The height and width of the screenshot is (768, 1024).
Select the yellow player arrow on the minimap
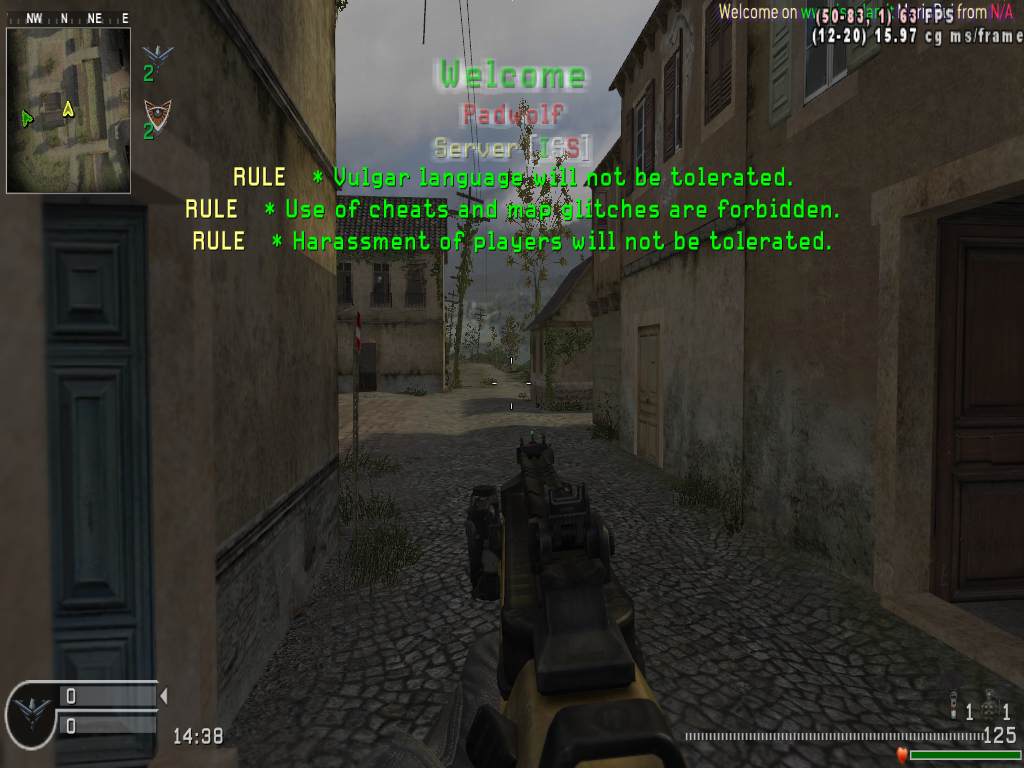click(68, 108)
